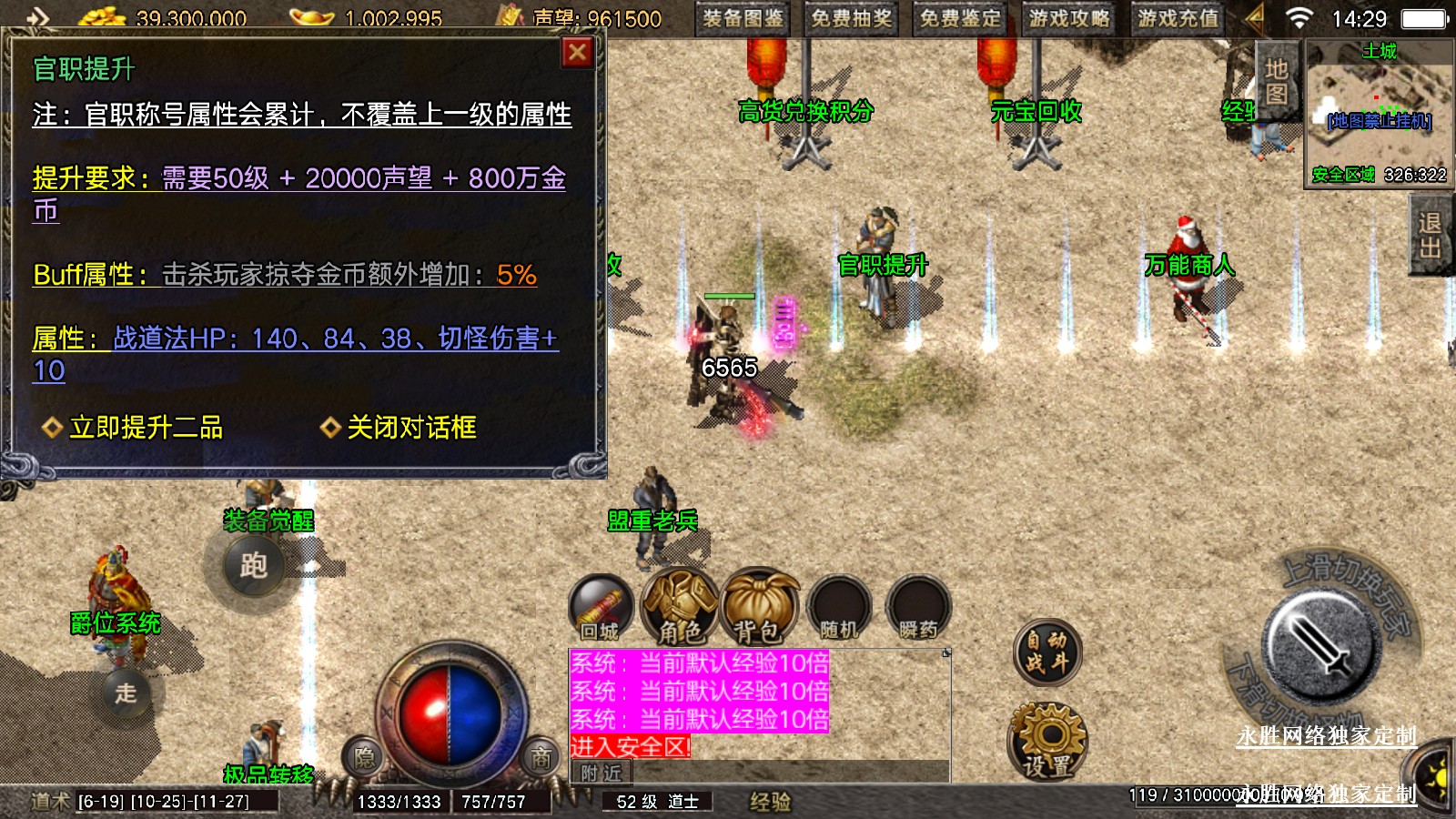This screenshot has width=1456, height=819.
Task: Choose 立即提升二品 option
Action: (146, 428)
